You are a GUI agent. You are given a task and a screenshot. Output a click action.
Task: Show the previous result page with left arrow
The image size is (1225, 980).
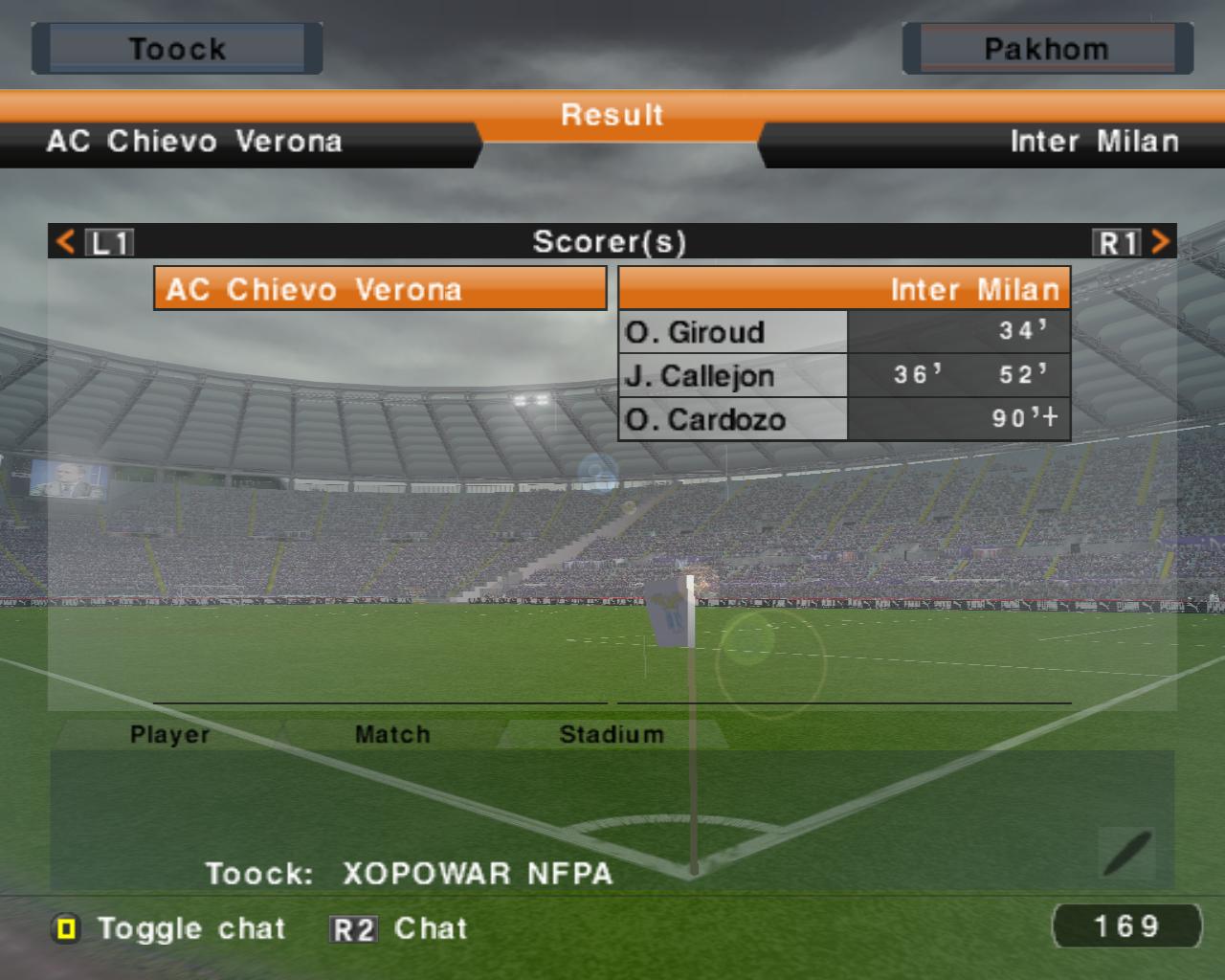point(66,241)
